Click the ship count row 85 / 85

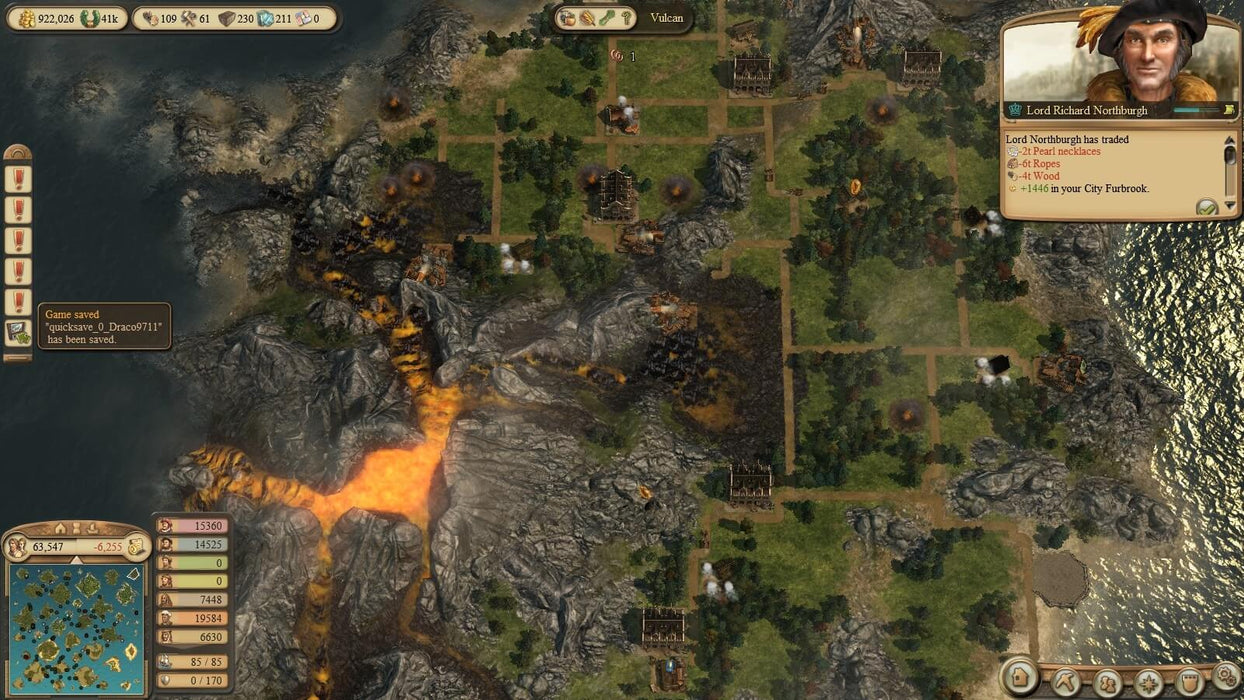(x=192, y=661)
